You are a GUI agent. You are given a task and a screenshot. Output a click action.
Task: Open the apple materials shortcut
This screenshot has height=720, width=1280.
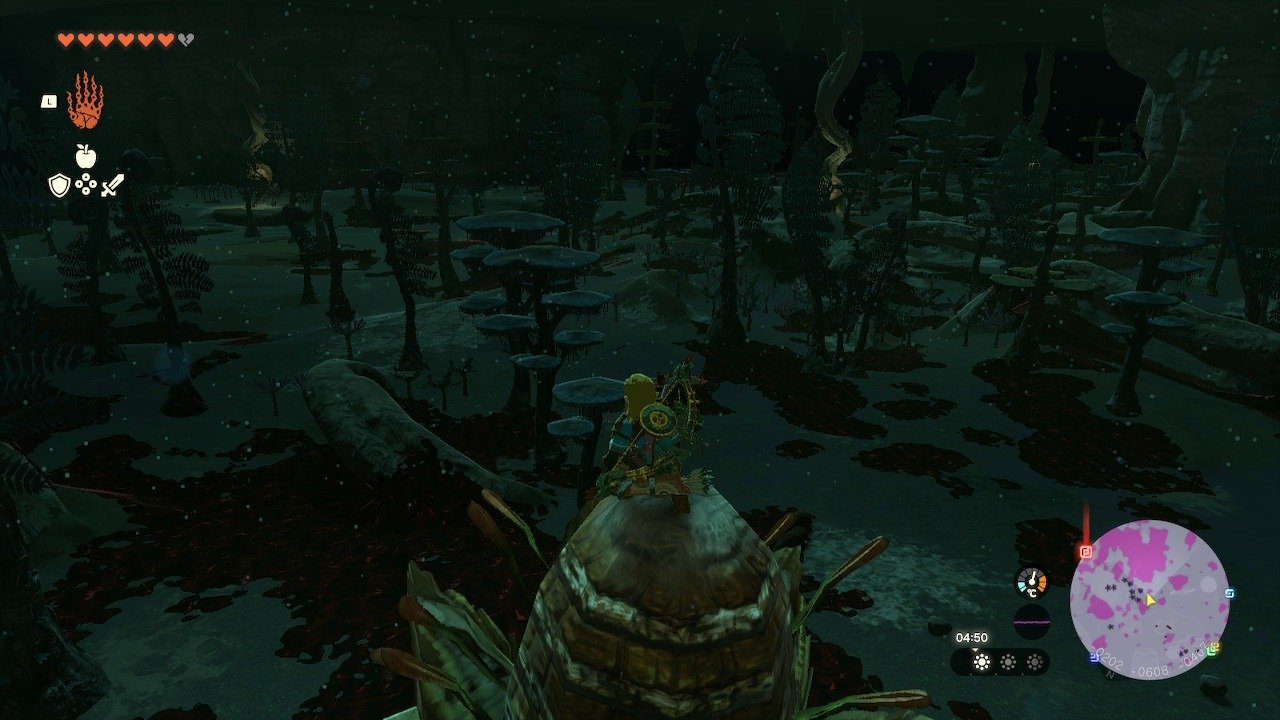click(85, 156)
